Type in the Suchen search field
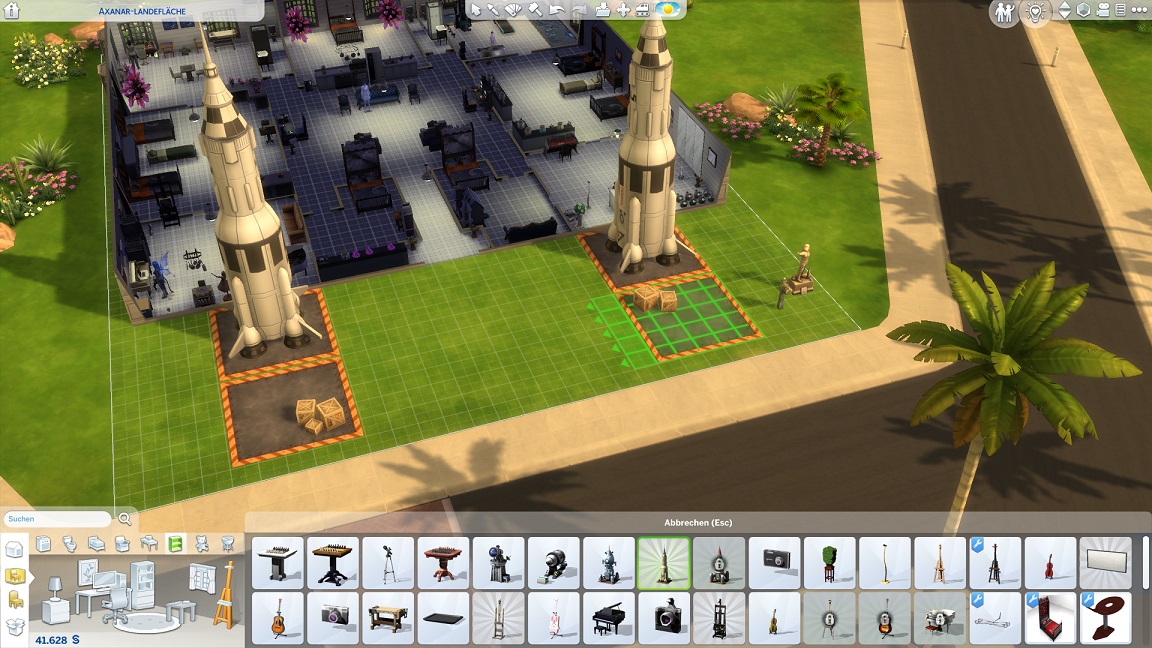The width and height of the screenshot is (1152, 648). coord(57,519)
